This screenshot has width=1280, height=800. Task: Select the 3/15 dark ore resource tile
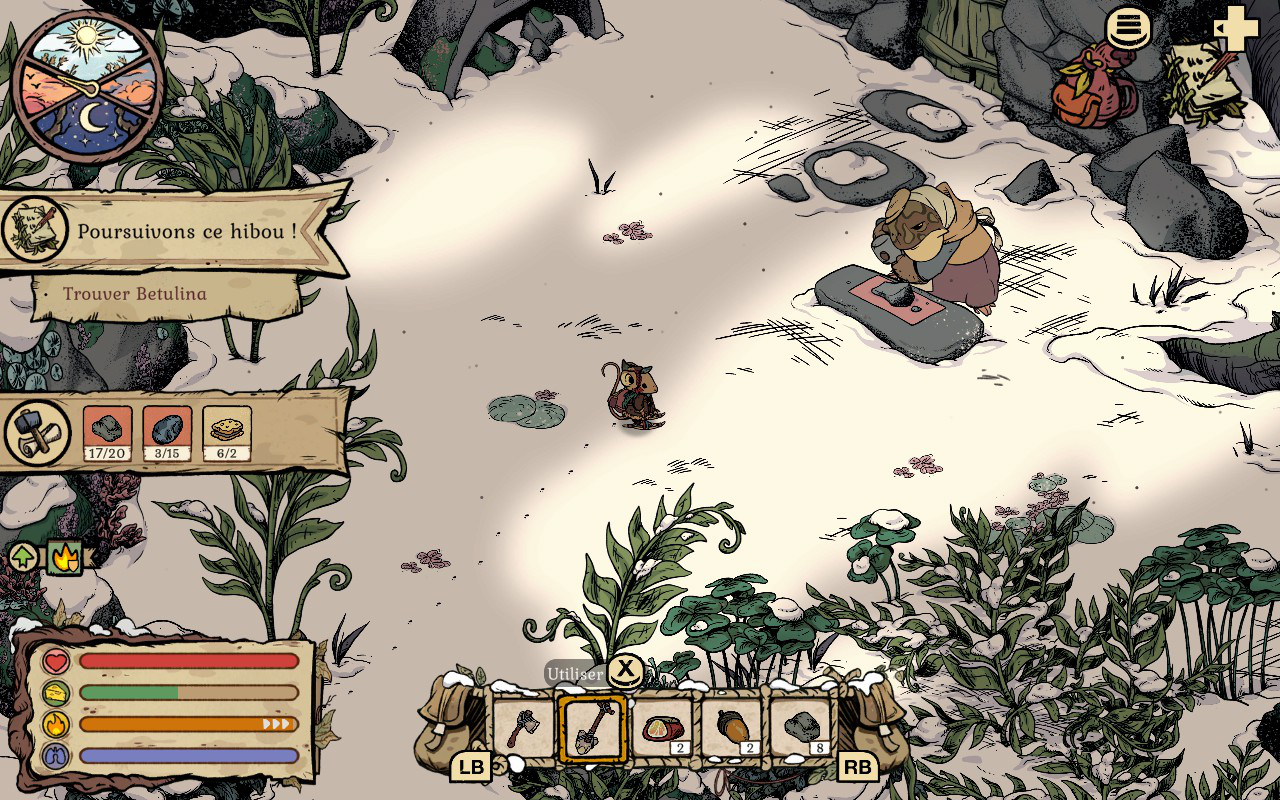click(167, 433)
